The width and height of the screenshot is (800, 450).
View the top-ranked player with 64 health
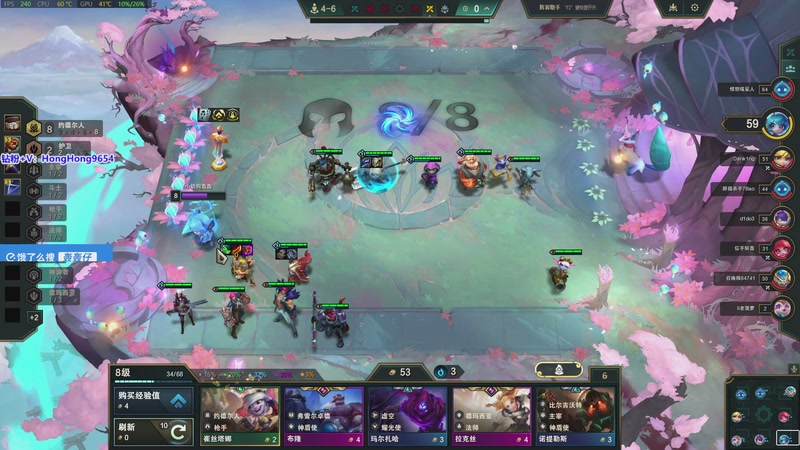pos(781,89)
